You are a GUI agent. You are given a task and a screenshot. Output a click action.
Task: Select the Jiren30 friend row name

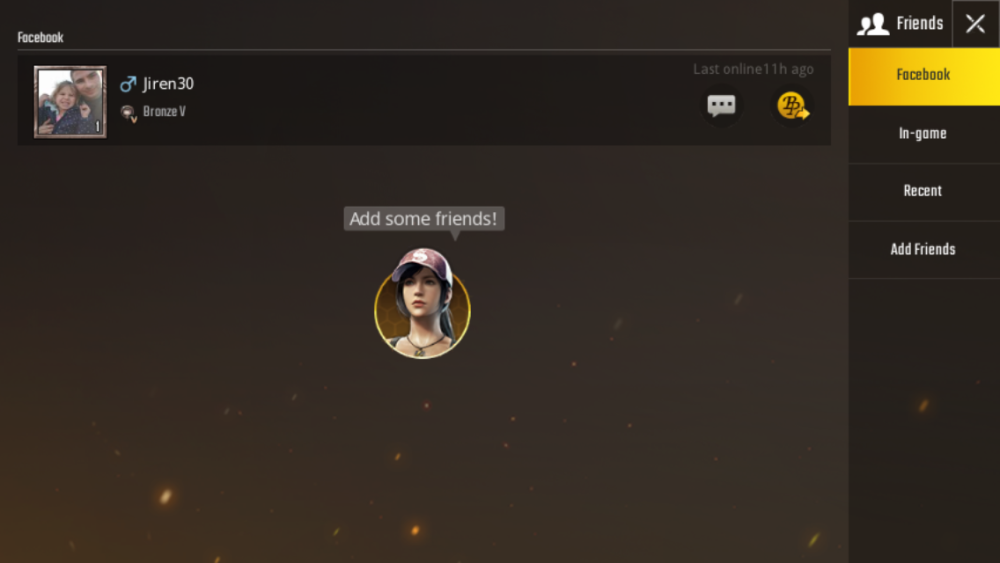click(x=168, y=84)
